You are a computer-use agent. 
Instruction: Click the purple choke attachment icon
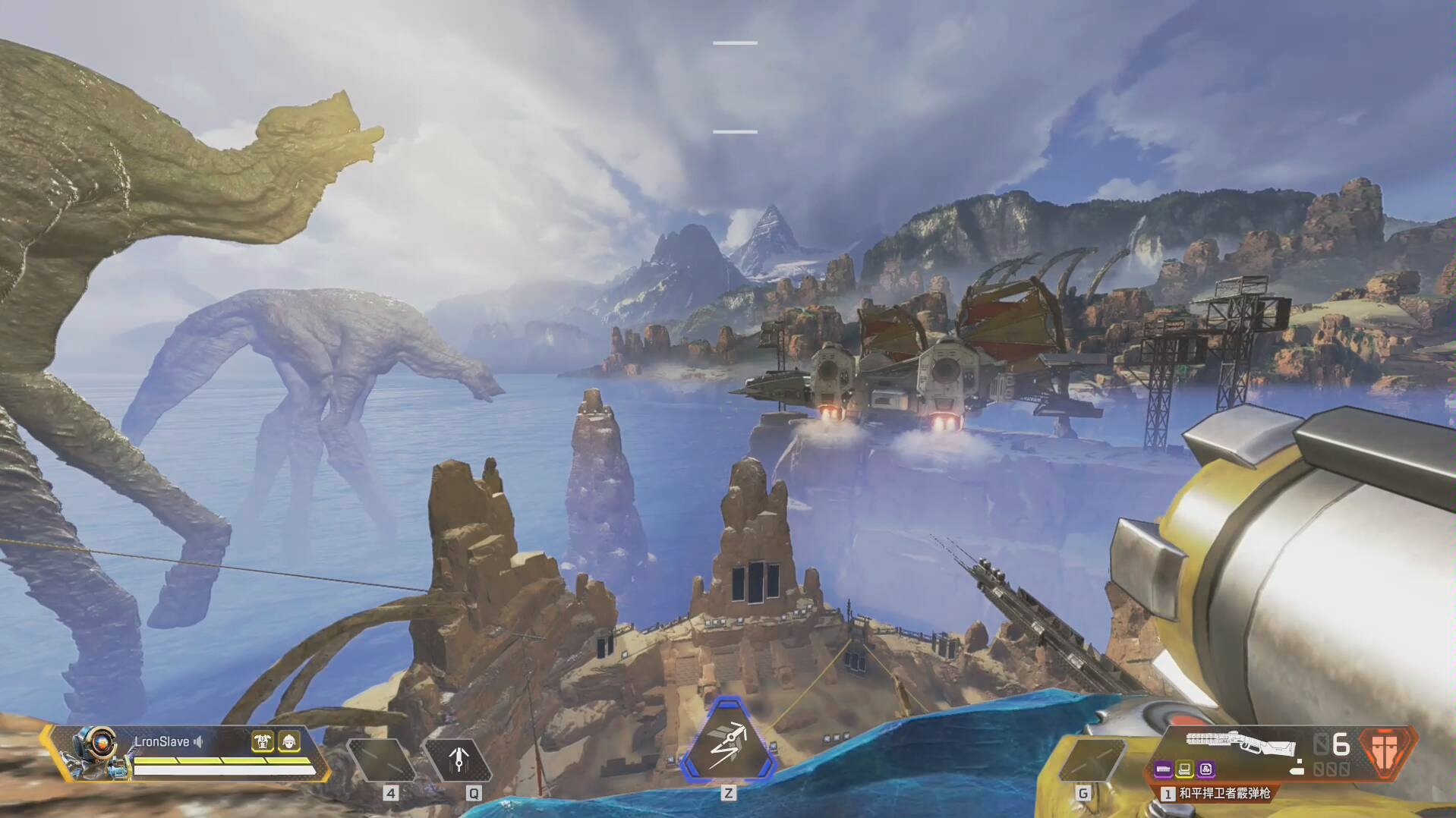pos(1205,769)
